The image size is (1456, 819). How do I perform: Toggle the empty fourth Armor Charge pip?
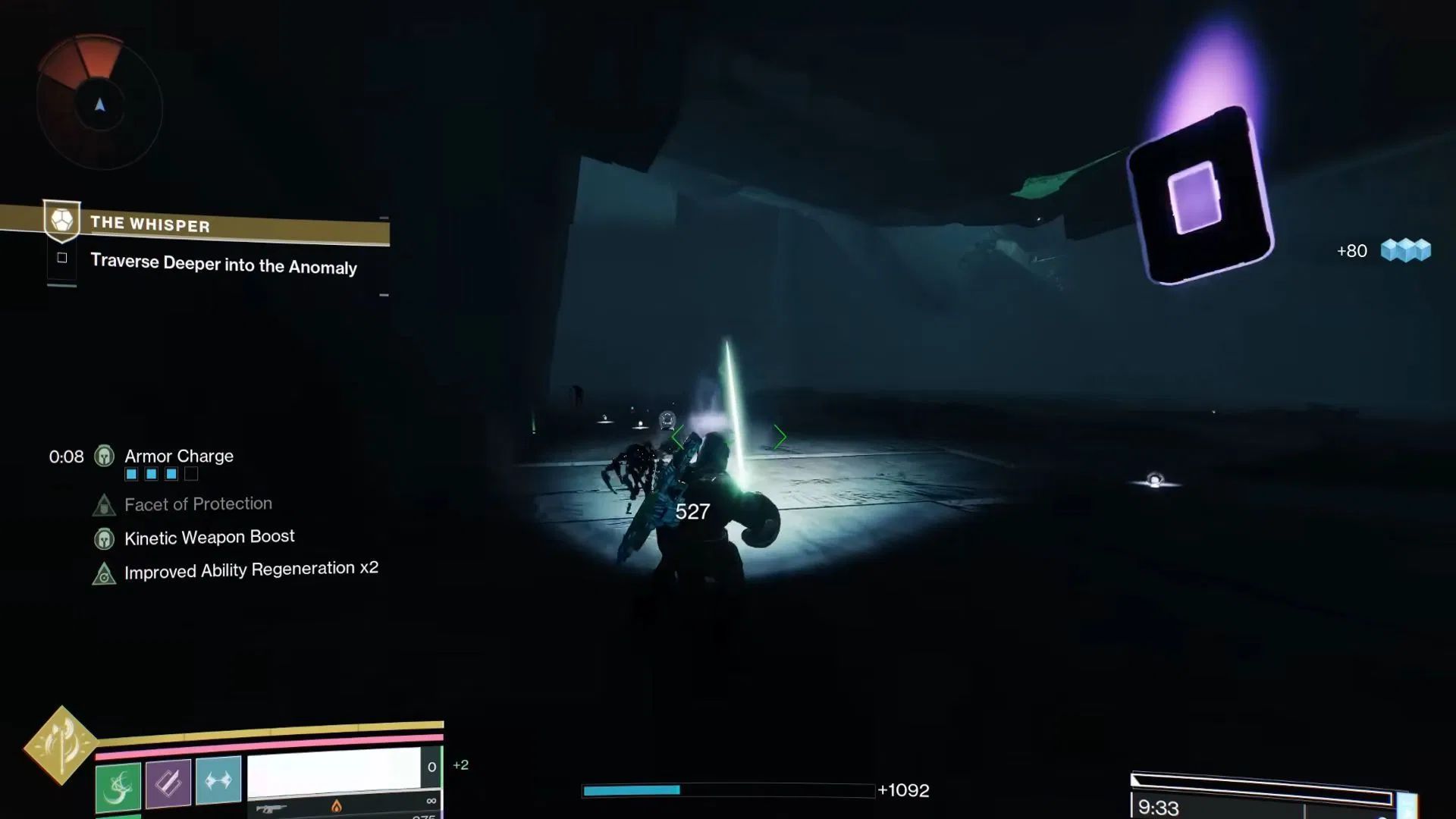(191, 474)
